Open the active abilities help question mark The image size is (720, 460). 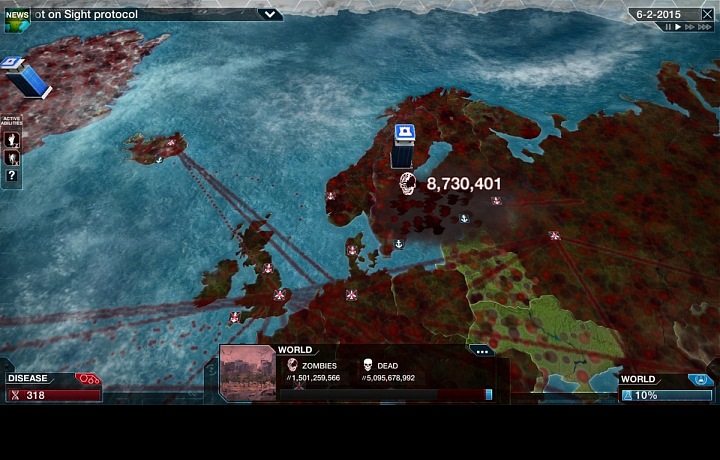[x=12, y=175]
